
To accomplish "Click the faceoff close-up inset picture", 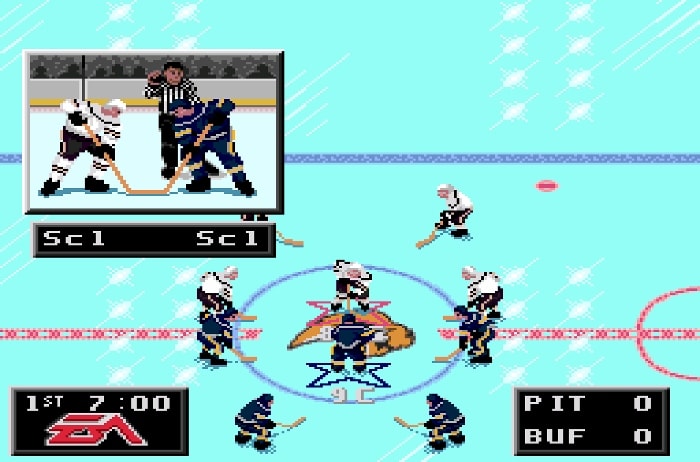I will tap(154, 132).
